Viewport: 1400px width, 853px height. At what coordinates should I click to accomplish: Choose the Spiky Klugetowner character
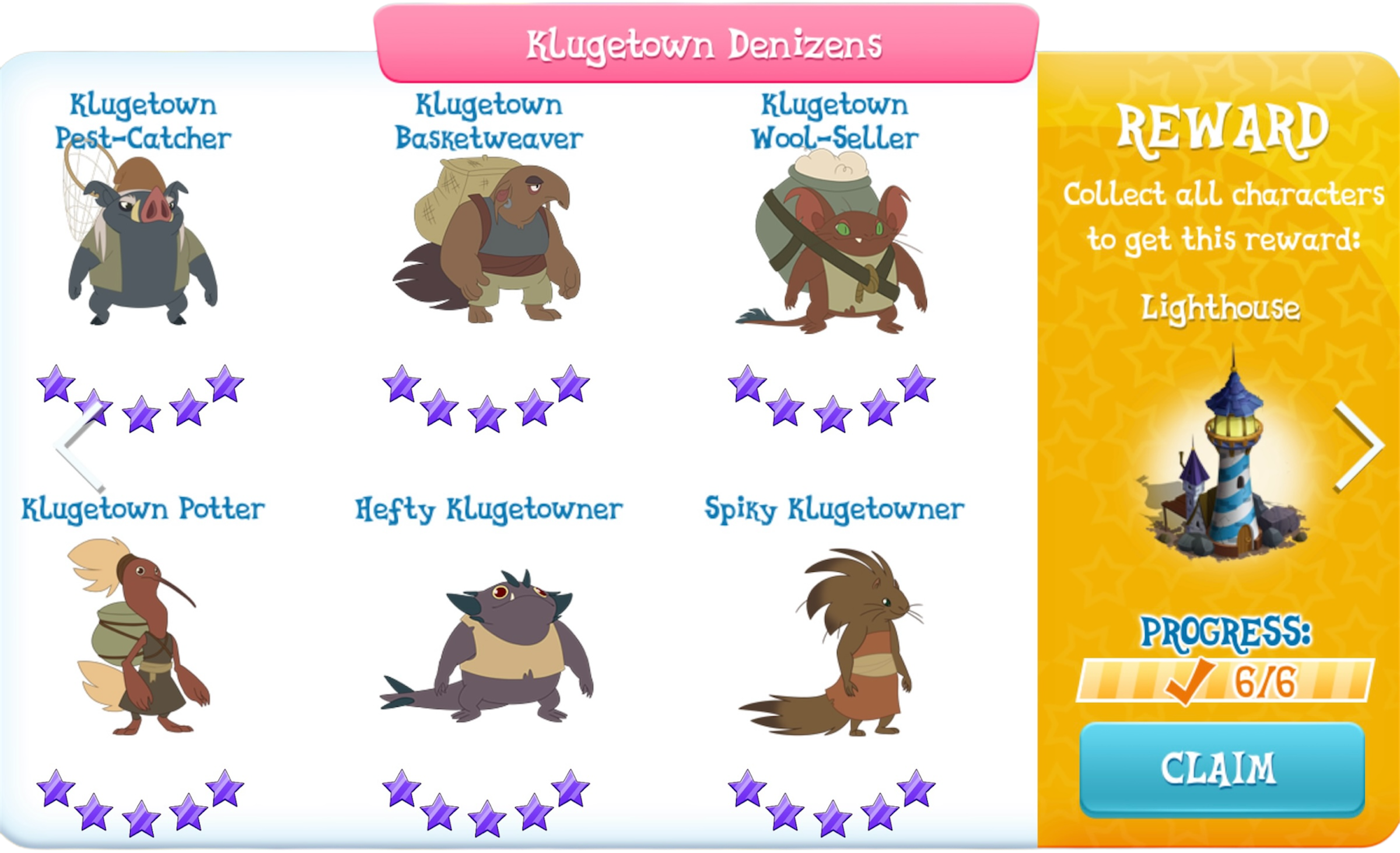coord(834,642)
